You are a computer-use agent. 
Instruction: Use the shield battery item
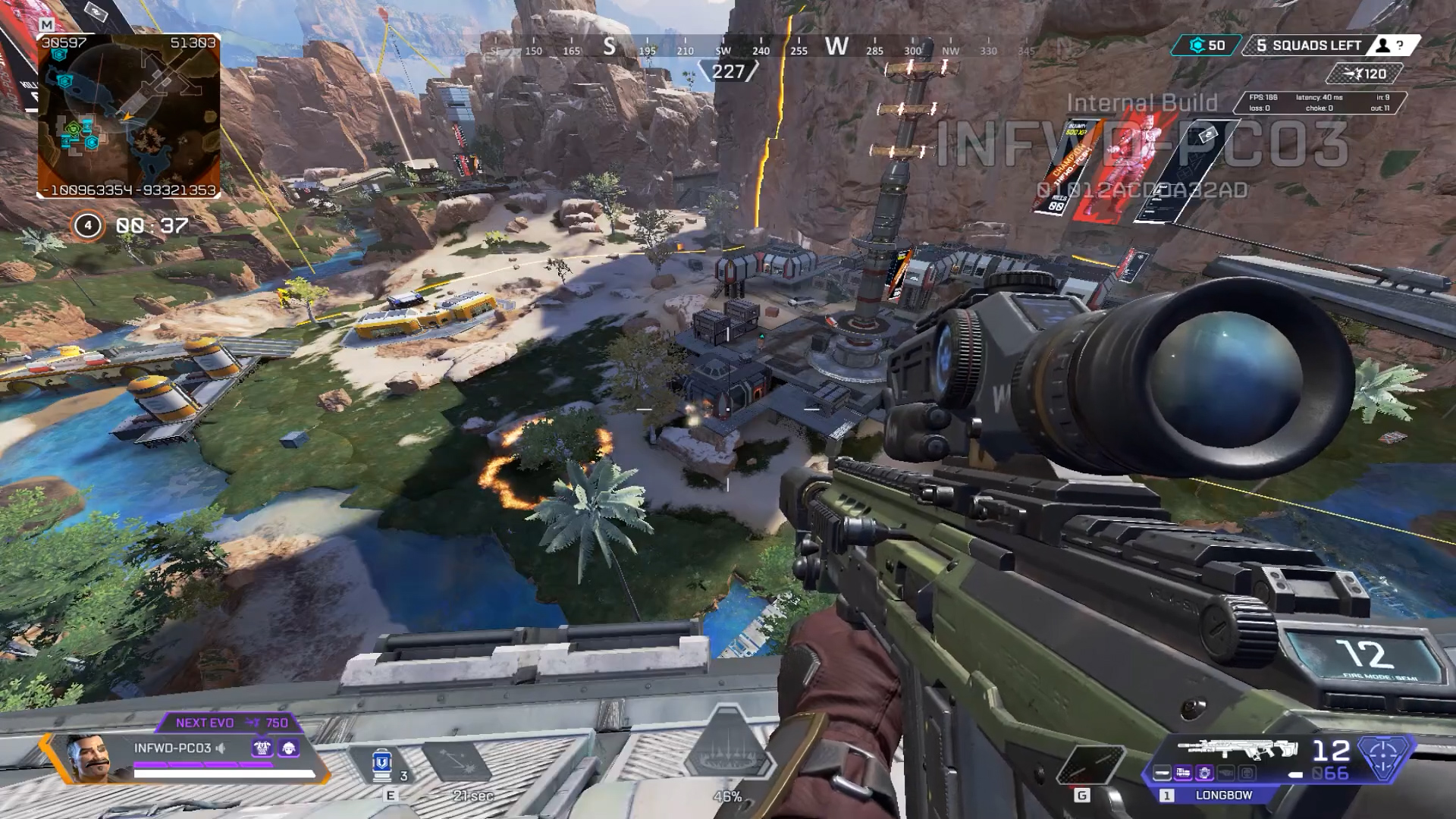(382, 764)
